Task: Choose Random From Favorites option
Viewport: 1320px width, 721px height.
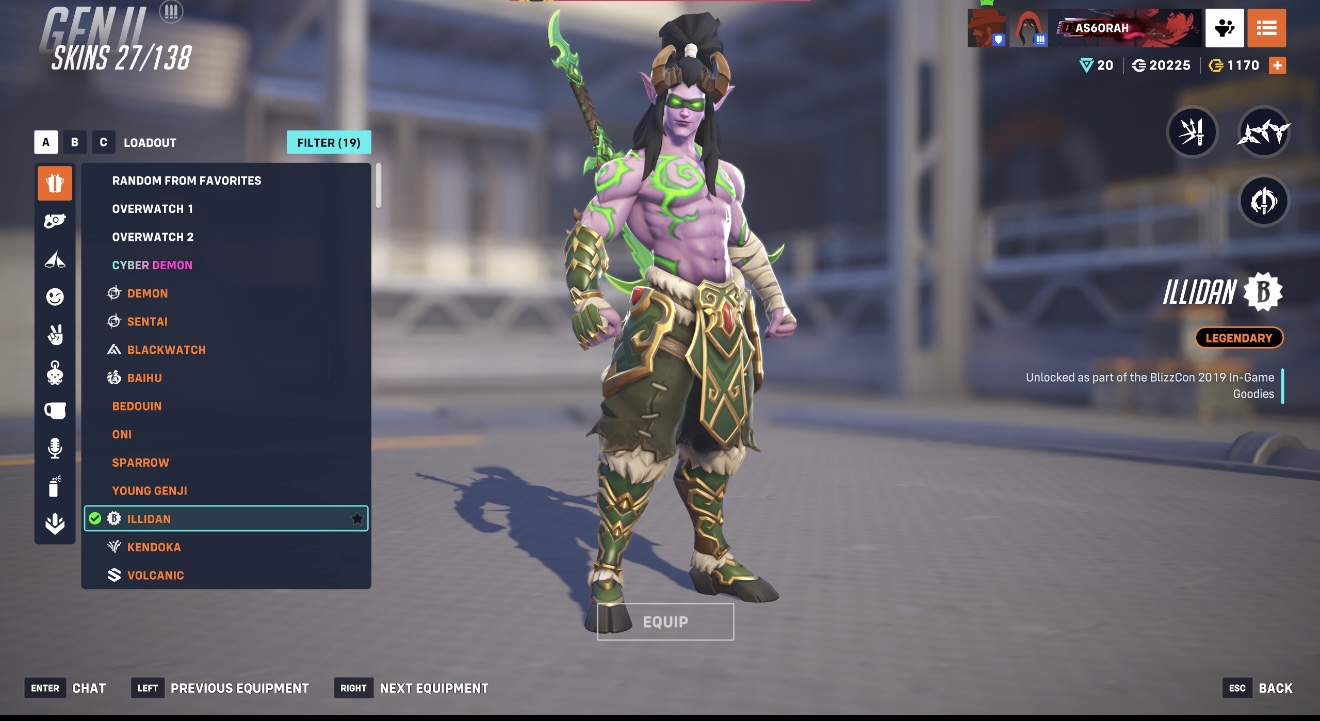Action: coord(186,181)
